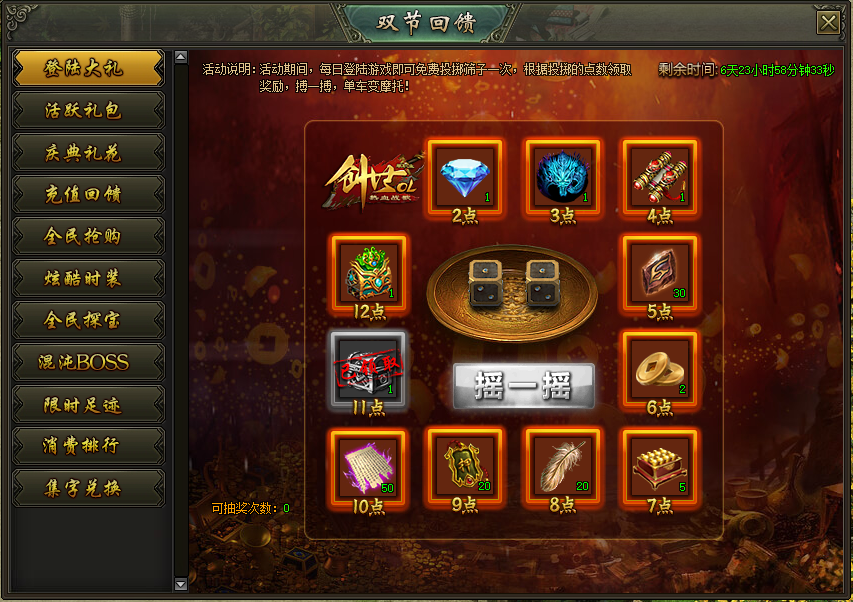
Task: View the 消费排行 tab
Action: pyautogui.click(x=88, y=446)
